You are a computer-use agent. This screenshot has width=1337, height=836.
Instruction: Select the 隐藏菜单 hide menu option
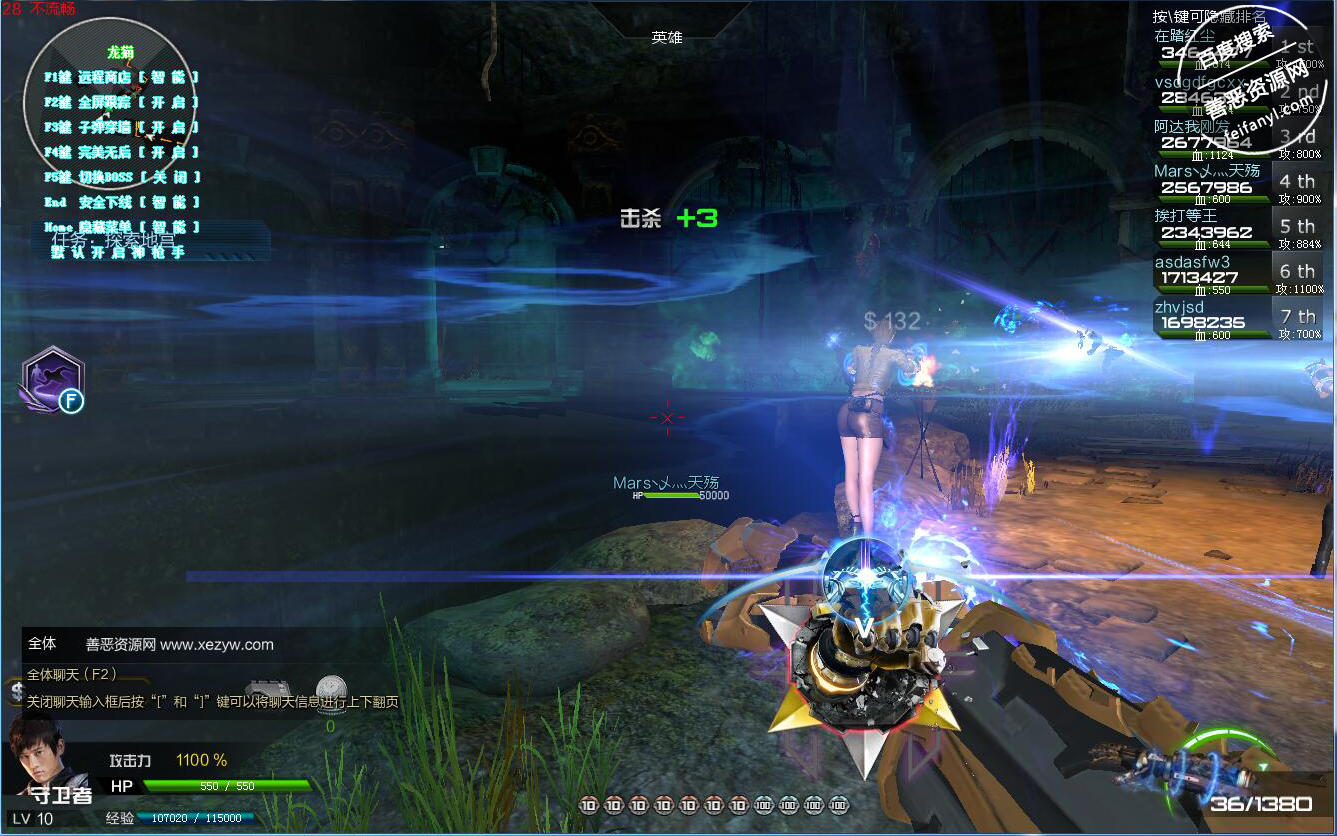coord(121,228)
